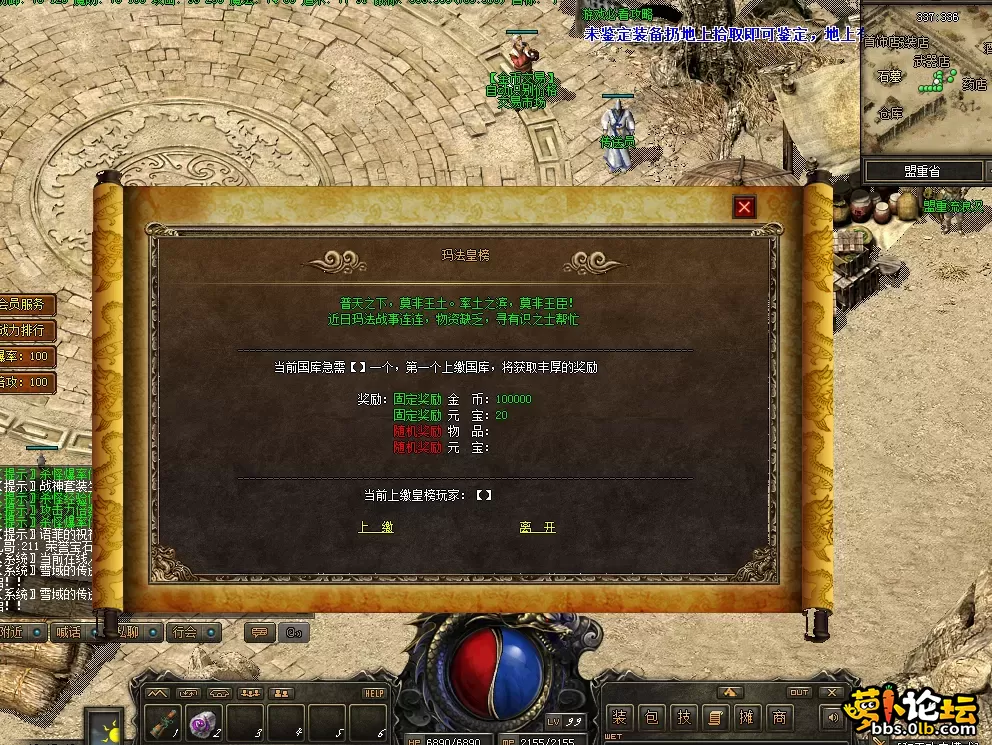Screen dimensions: 992x745
Task: Open the 包 bag inventory
Action: pyautogui.click(x=652, y=717)
